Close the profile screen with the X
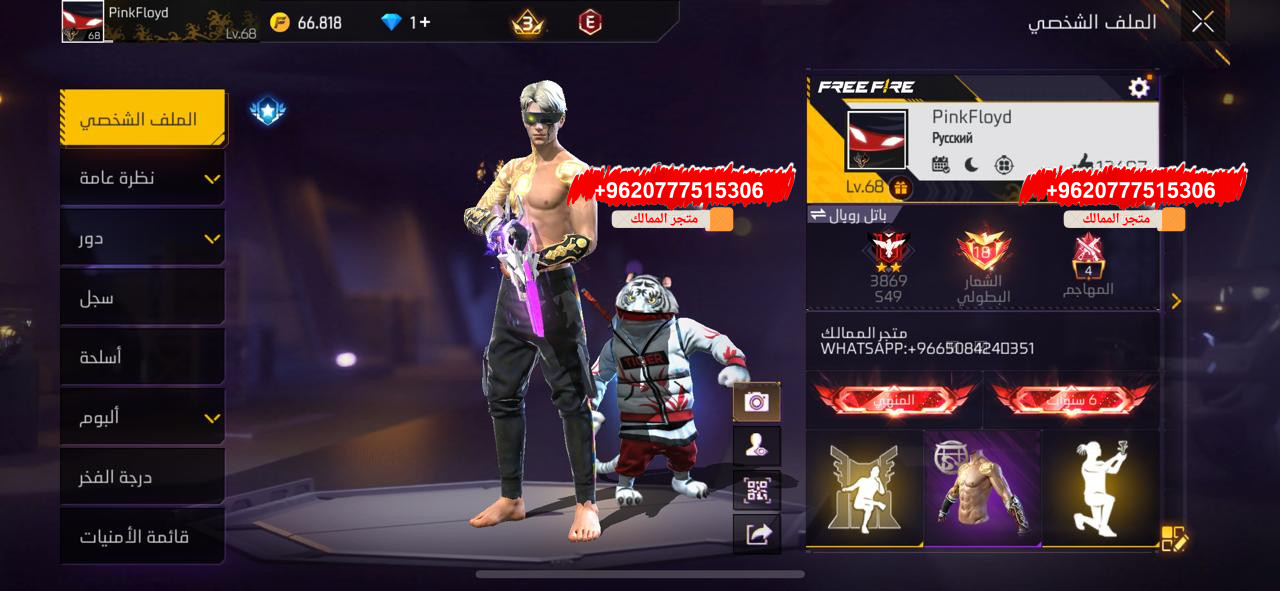This screenshot has height=591, width=1280. click(x=1202, y=22)
